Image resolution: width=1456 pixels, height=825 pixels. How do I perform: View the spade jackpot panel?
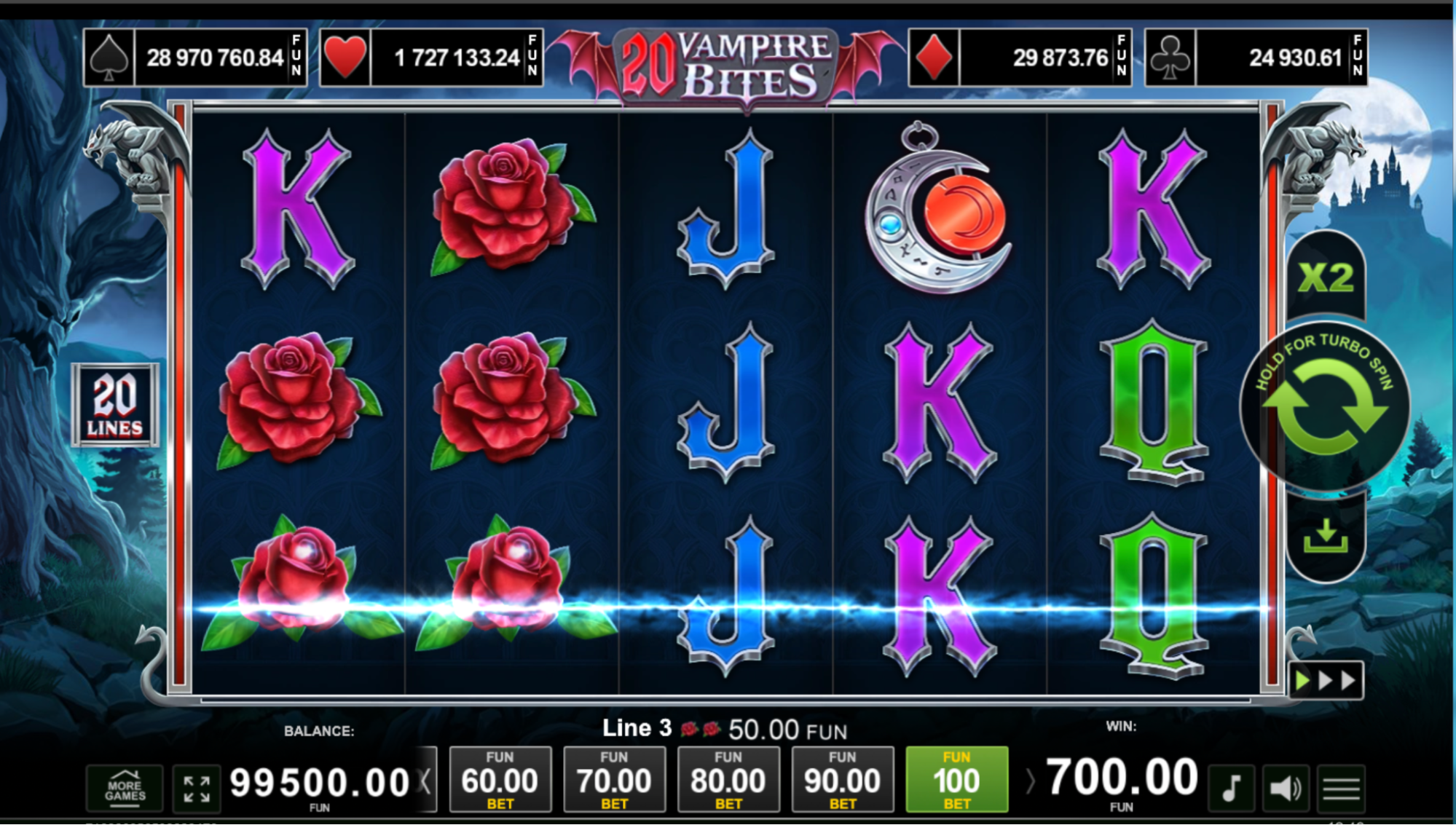(195, 58)
